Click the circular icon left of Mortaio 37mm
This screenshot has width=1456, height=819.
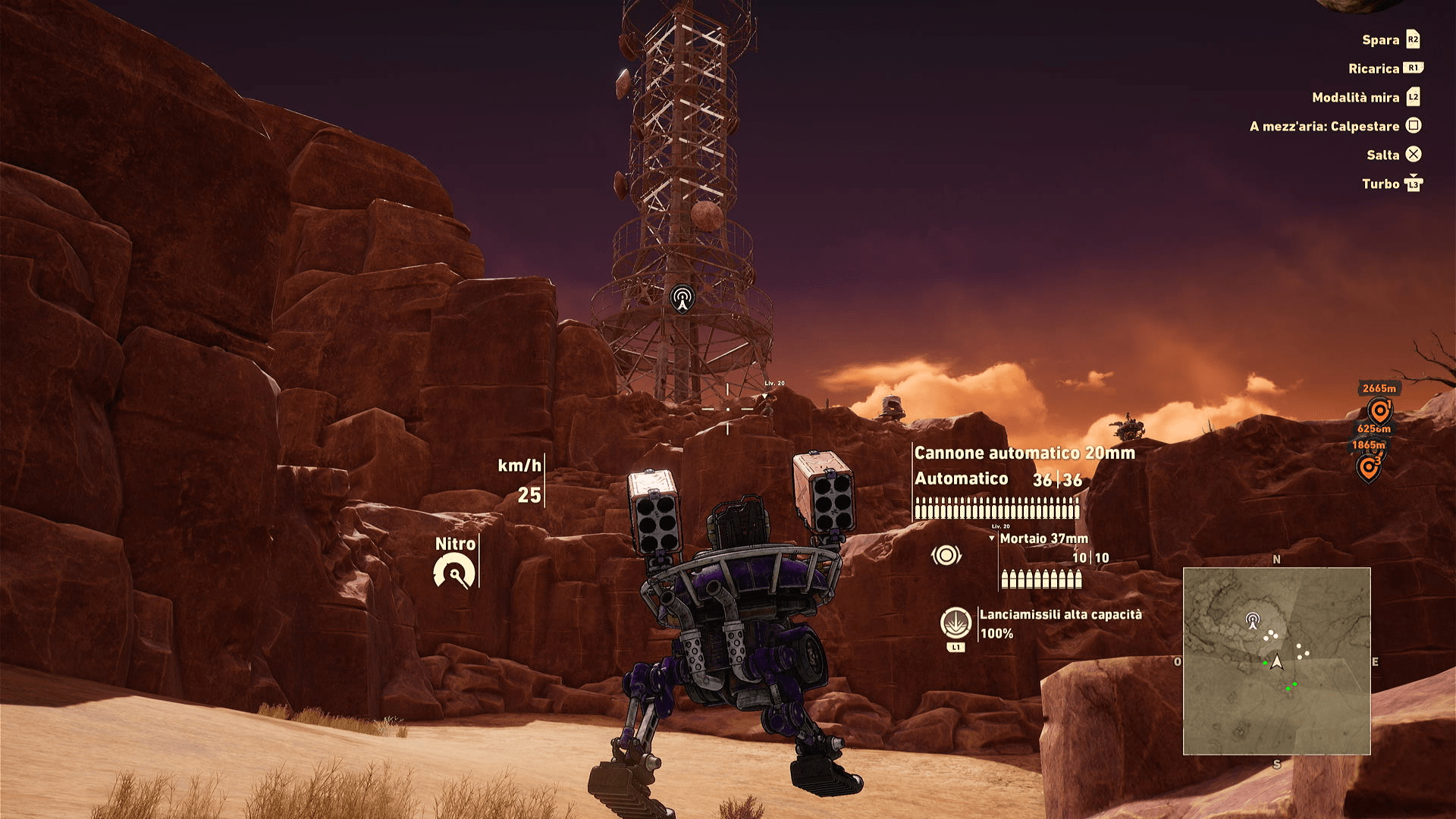click(x=946, y=556)
